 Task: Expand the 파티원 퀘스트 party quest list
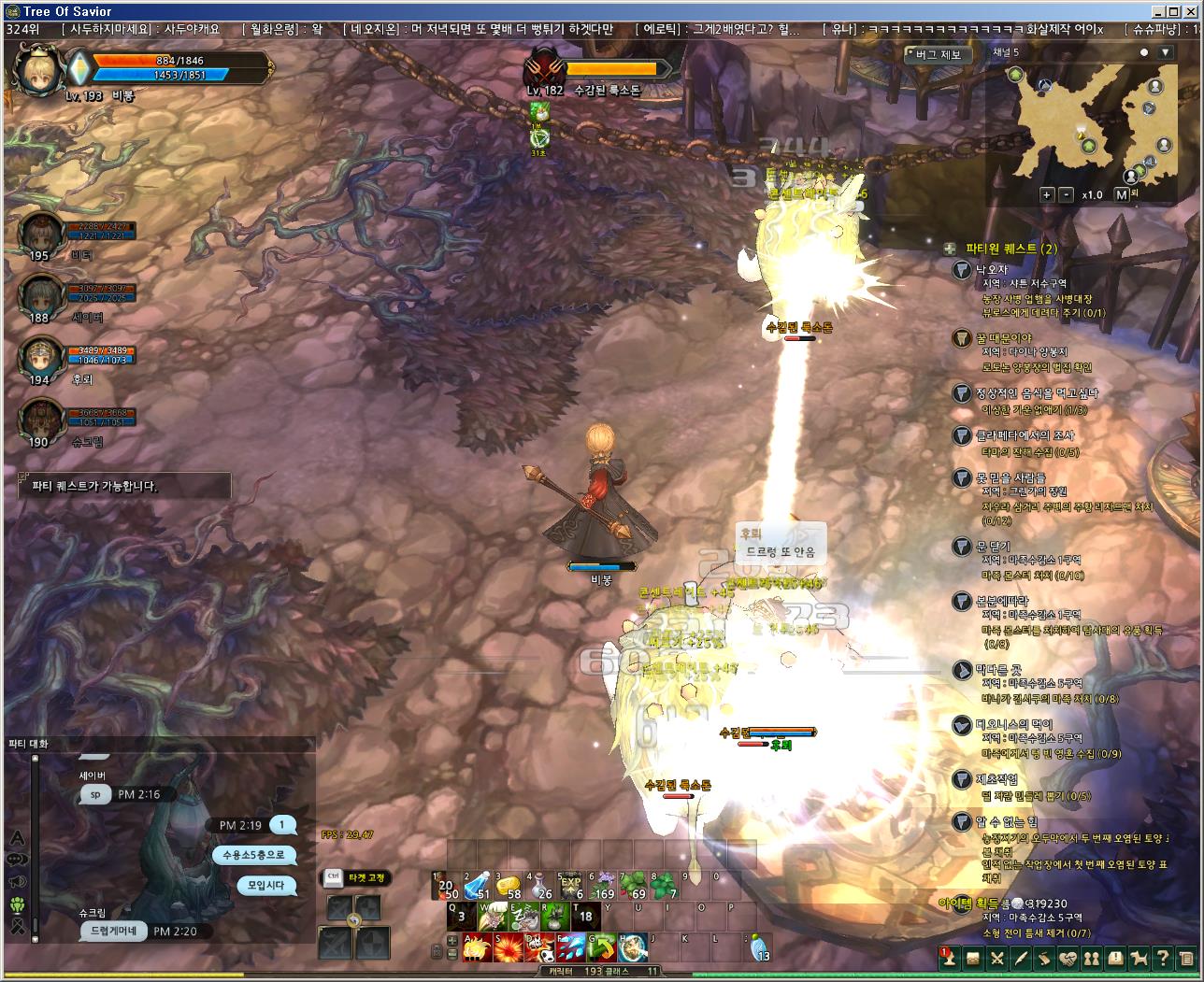click(950, 249)
